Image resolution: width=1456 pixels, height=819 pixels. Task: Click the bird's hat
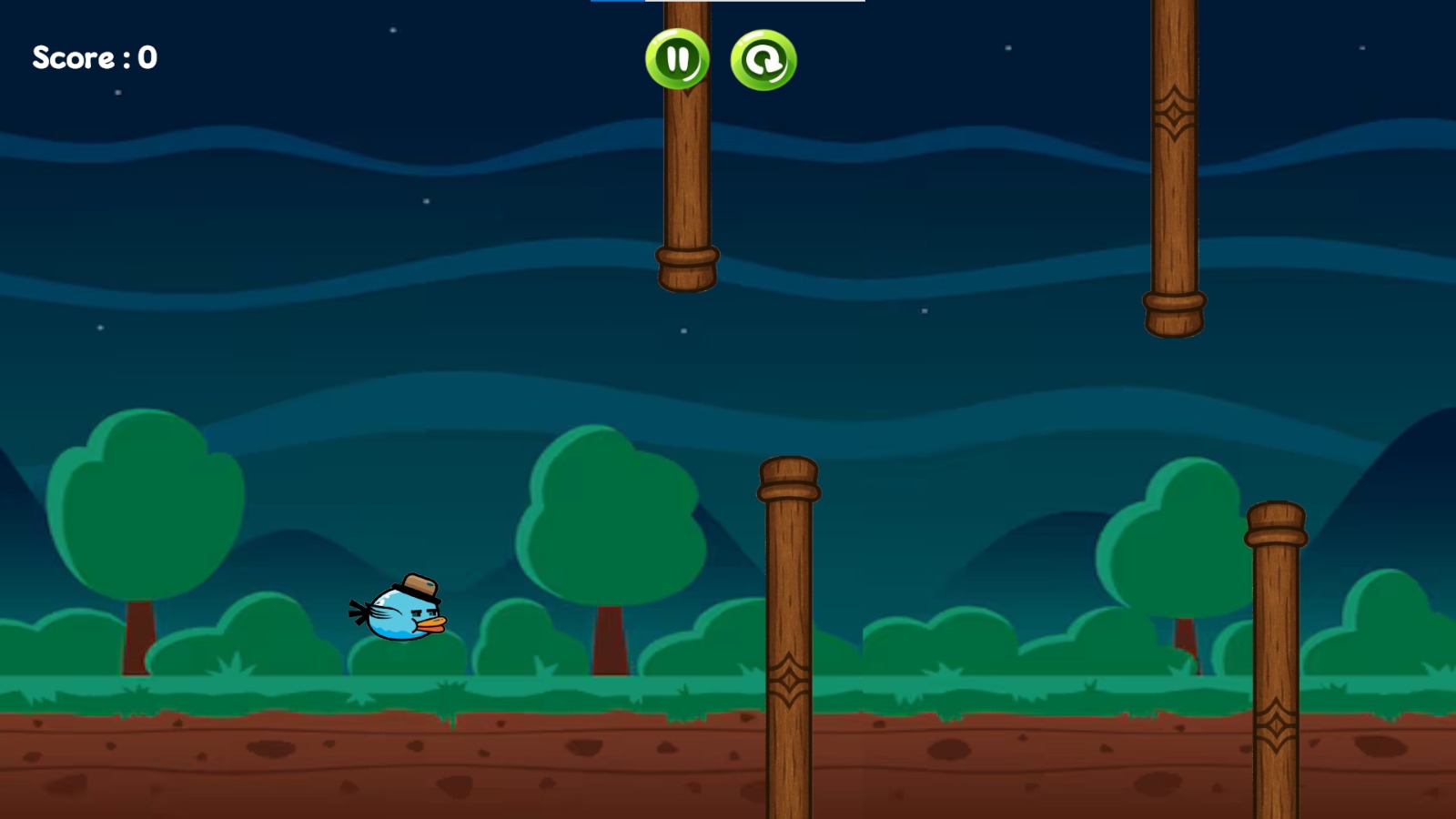point(417,585)
